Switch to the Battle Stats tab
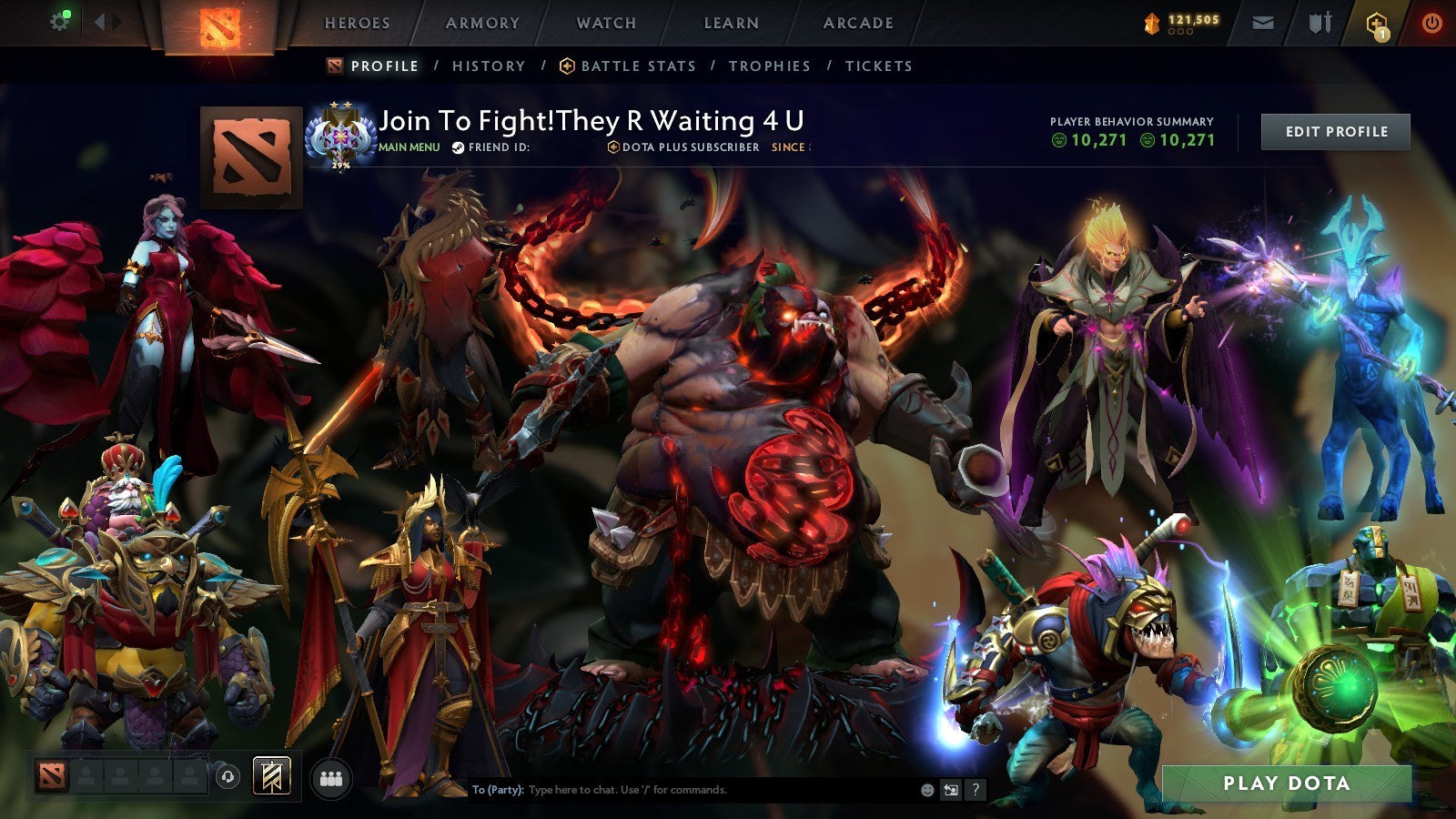Screen dimensions: 1456x819 (637, 66)
